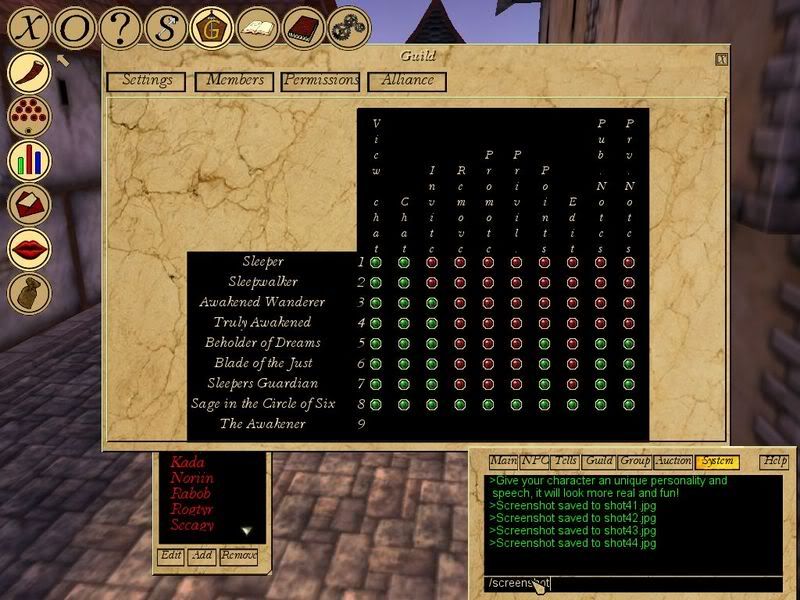Switch to the guild Settings tab
Image resolution: width=800 pixels, height=600 pixels.
coord(147,81)
